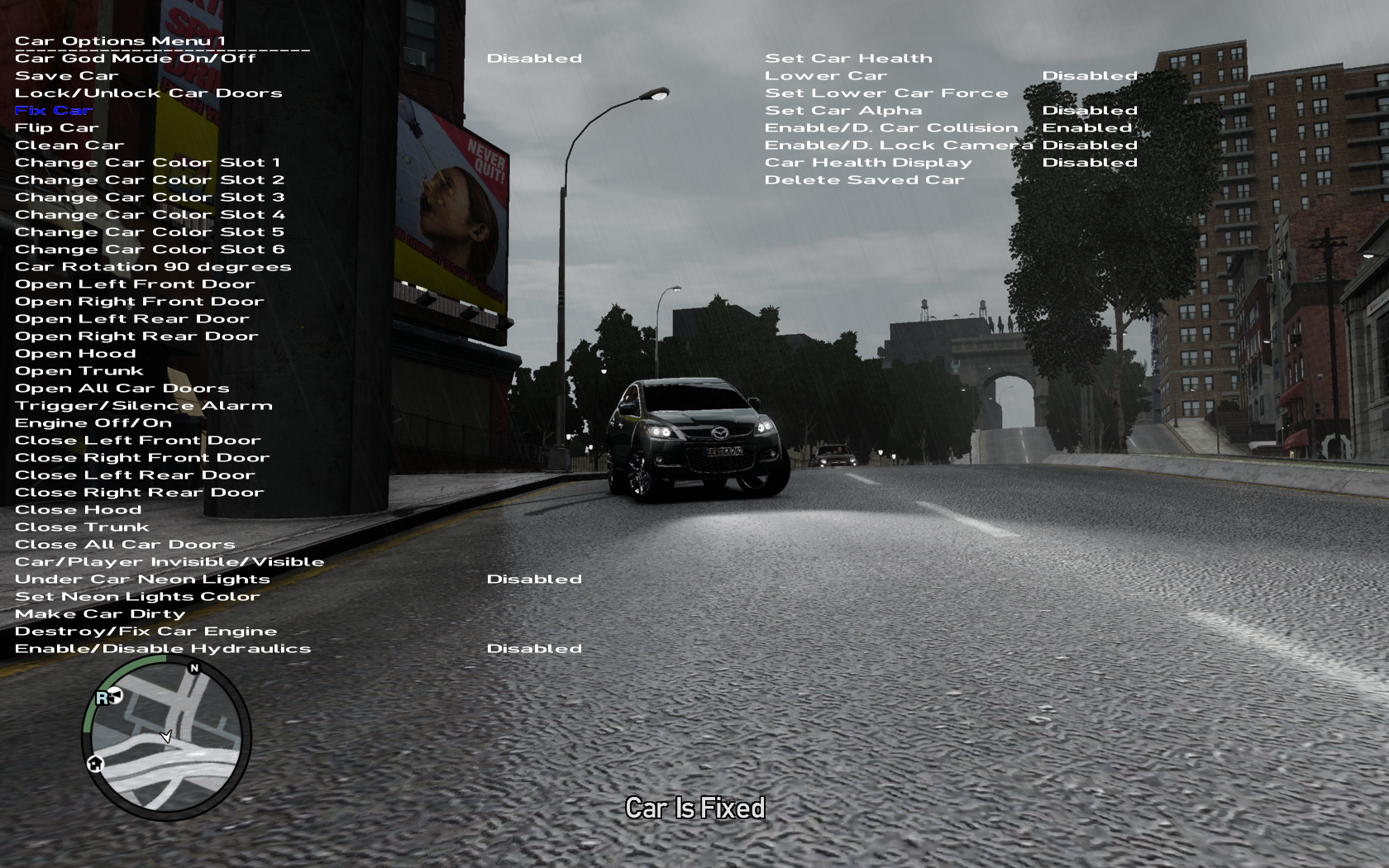The image size is (1389, 868).
Task: Toggle Car Health Display
Action: point(868,163)
